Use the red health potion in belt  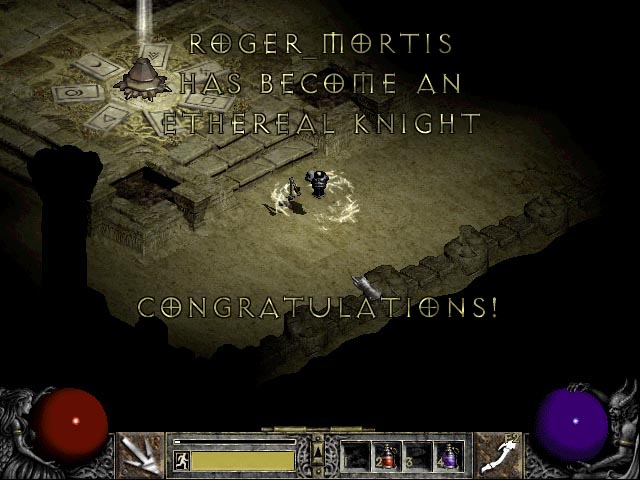387,456
